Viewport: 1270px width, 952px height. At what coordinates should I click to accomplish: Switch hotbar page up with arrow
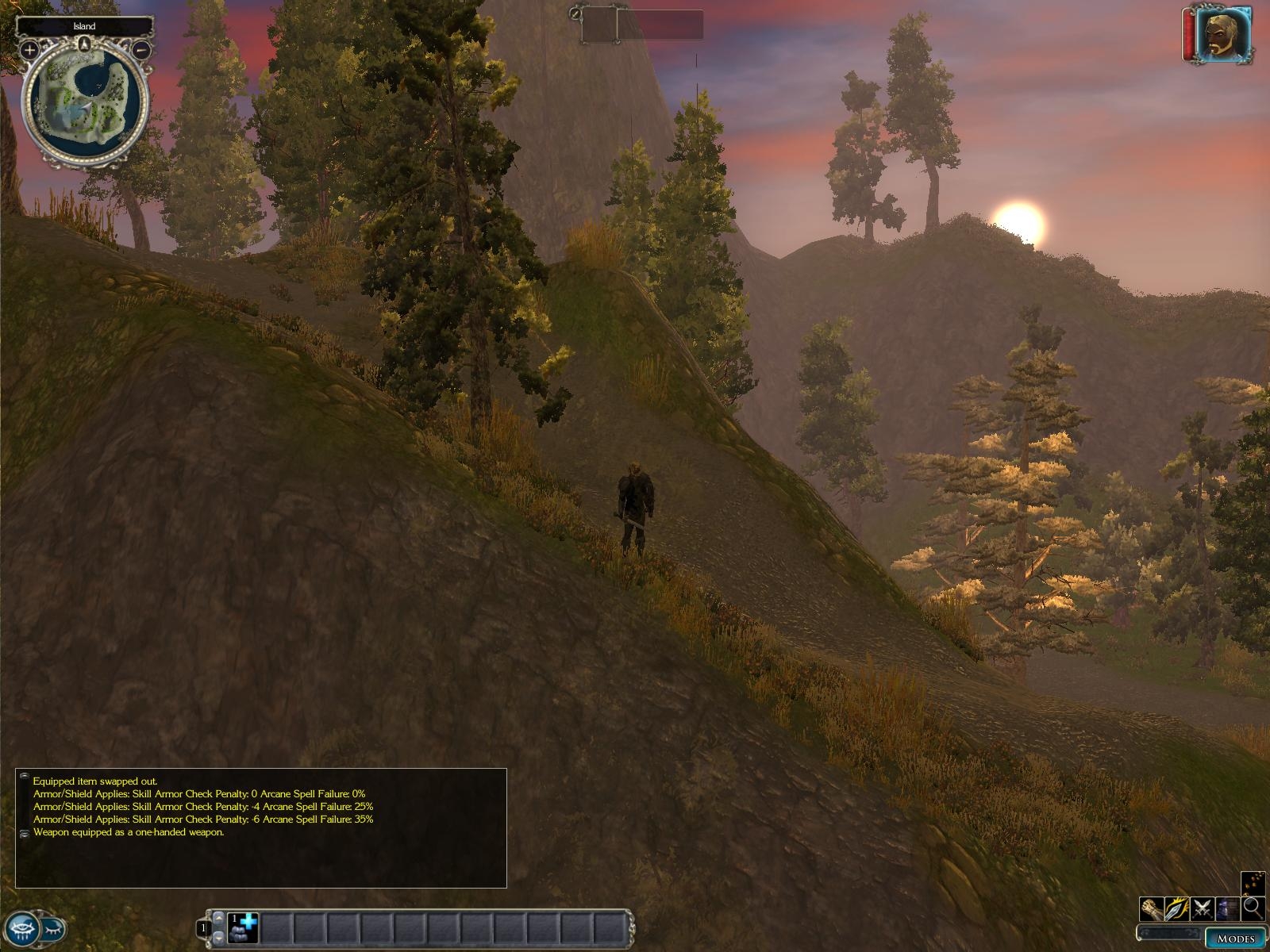220,918
